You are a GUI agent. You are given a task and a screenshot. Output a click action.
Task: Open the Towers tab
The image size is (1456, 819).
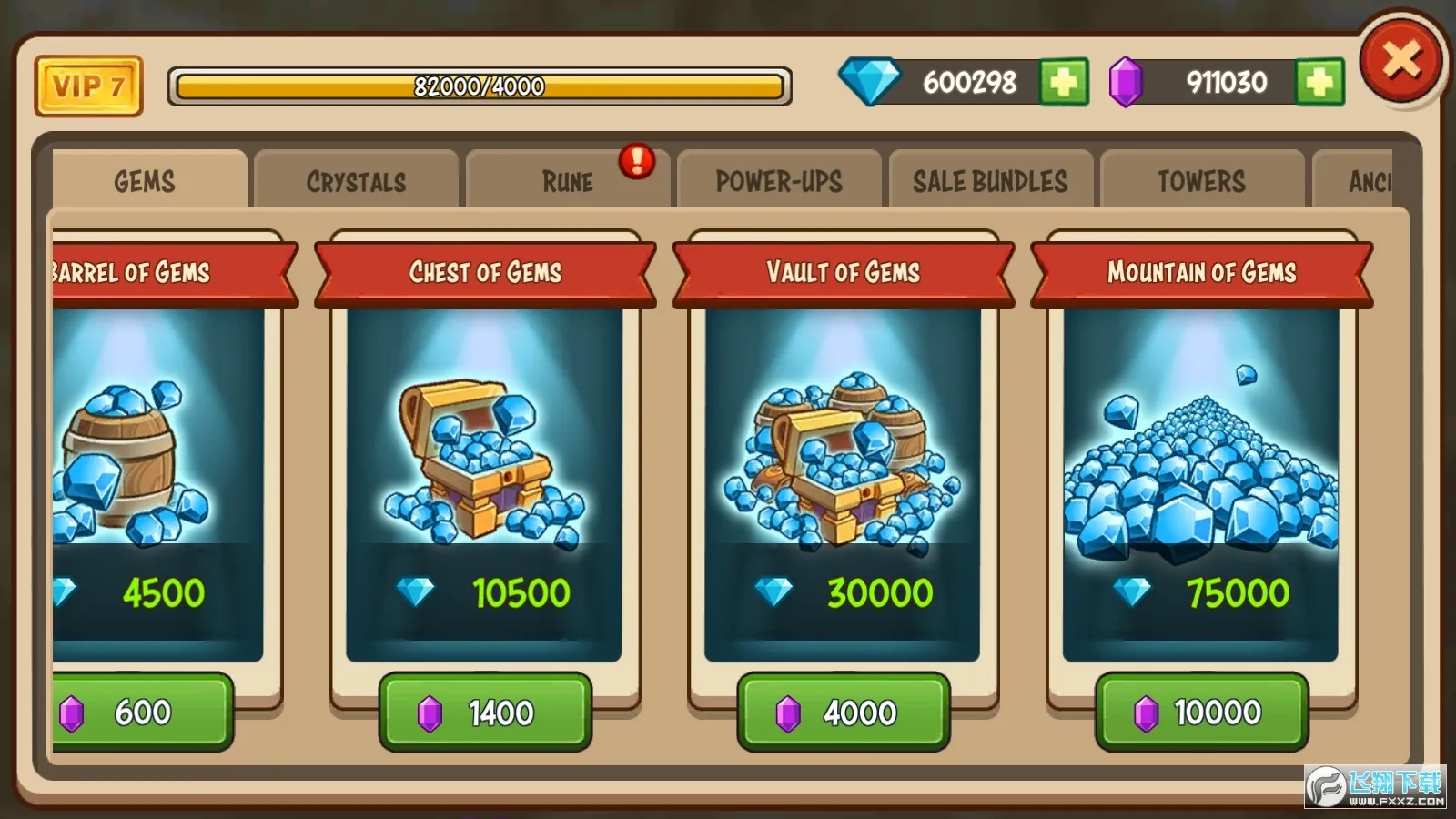[x=1201, y=181]
